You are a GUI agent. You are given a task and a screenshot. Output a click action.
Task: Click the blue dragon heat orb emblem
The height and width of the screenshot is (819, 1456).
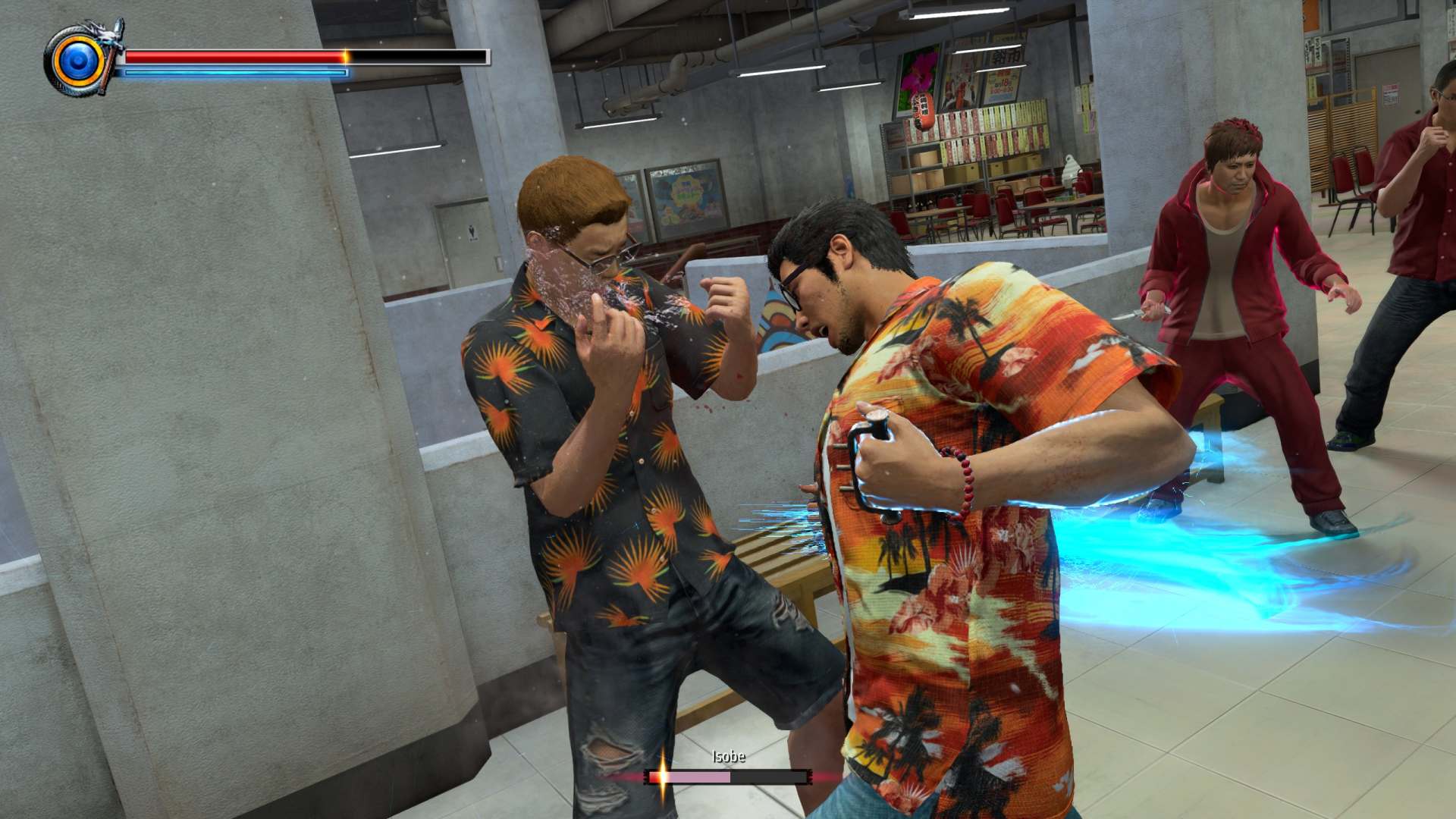(x=78, y=61)
